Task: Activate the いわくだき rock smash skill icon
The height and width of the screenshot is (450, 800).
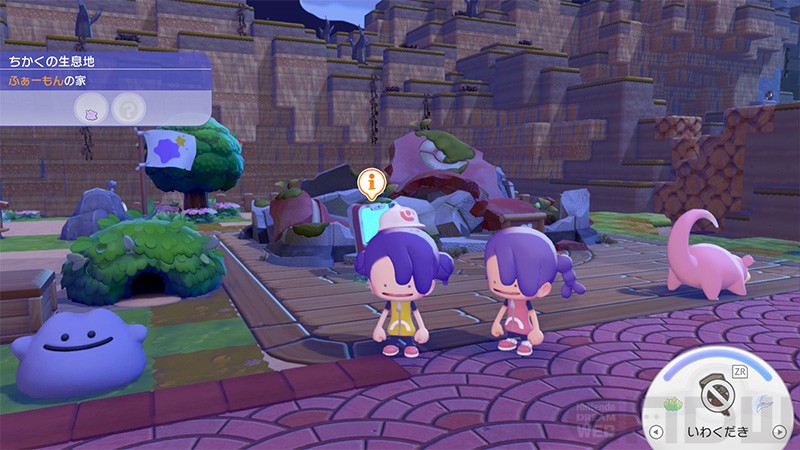Action: (x=716, y=392)
